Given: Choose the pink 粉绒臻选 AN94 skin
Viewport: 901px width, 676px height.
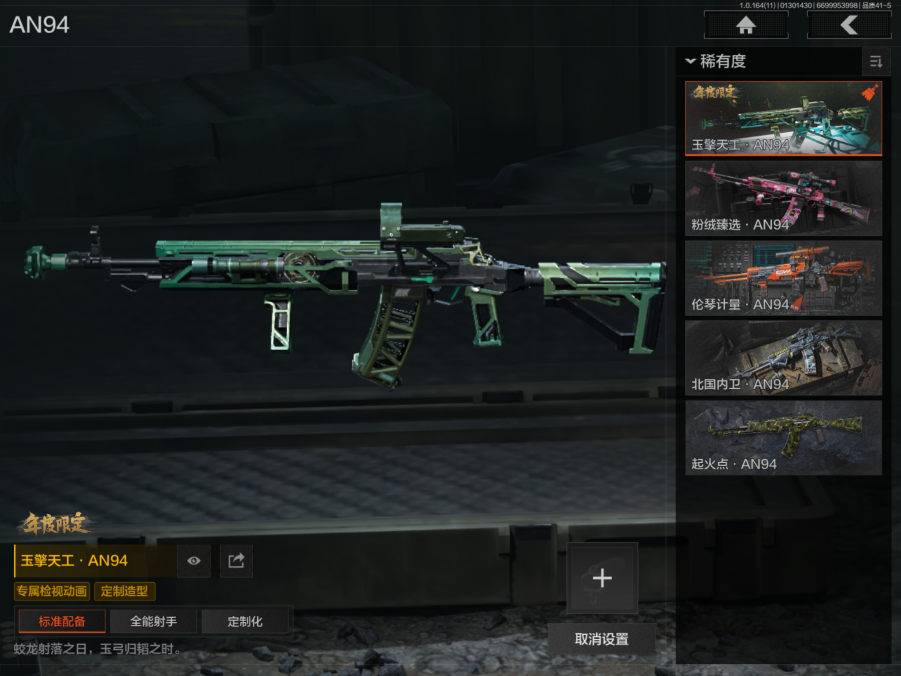Looking at the screenshot, I should click(x=783, y=198).
